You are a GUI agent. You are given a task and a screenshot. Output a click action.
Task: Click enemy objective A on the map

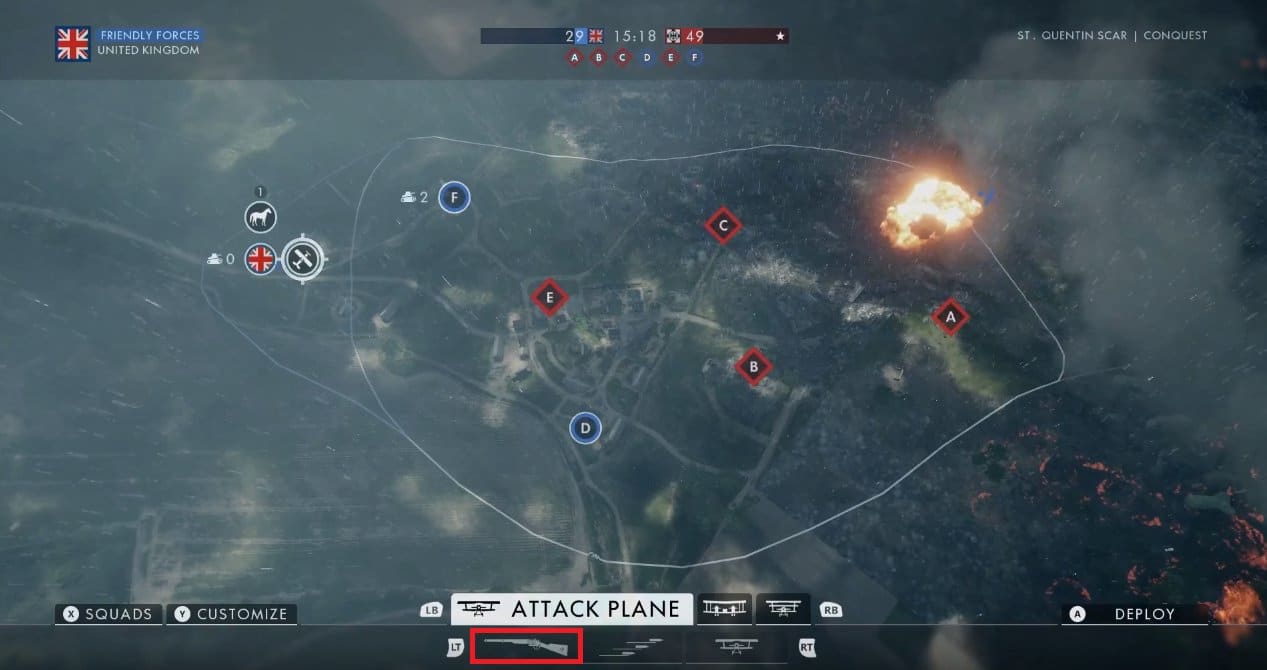tap(950, 317)
